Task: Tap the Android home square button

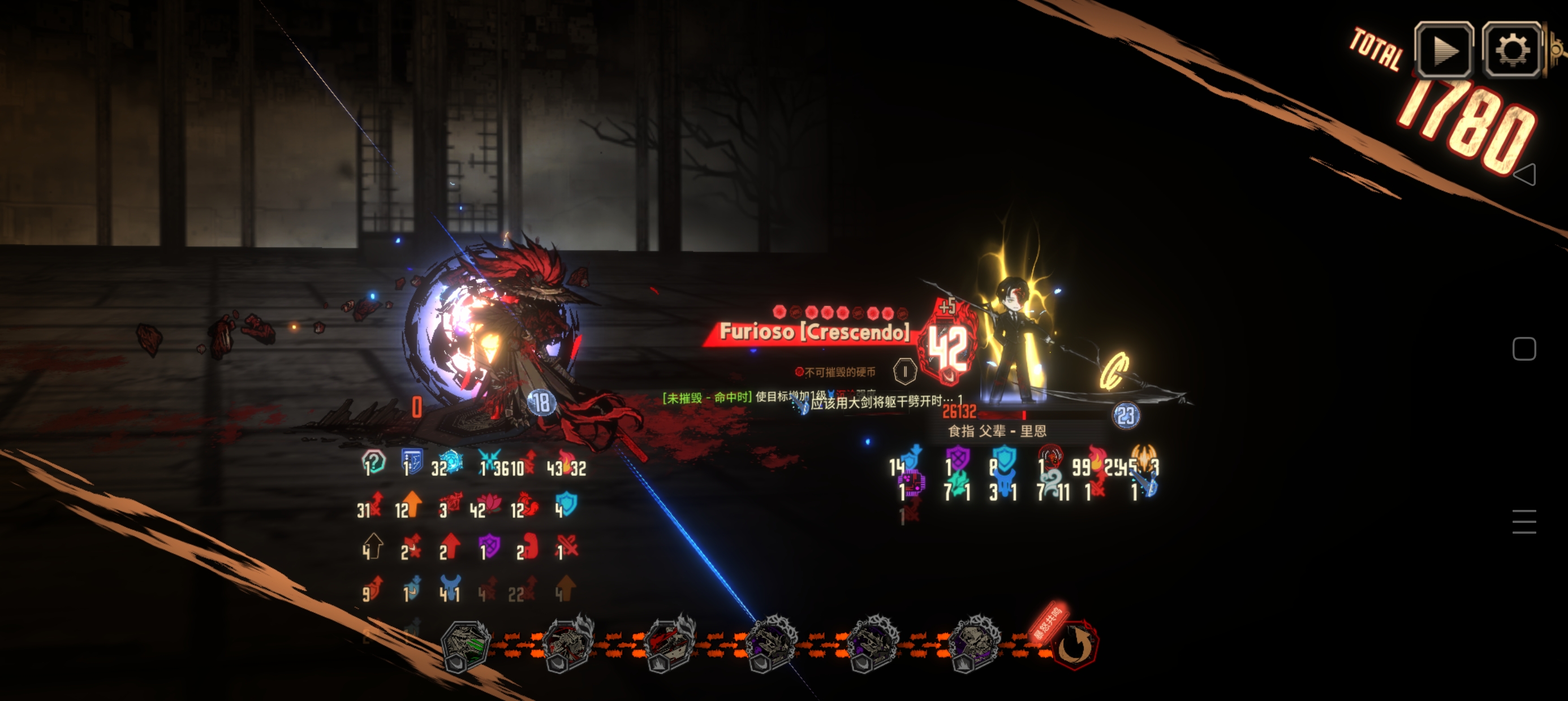Action: (x=1523, y=349)
